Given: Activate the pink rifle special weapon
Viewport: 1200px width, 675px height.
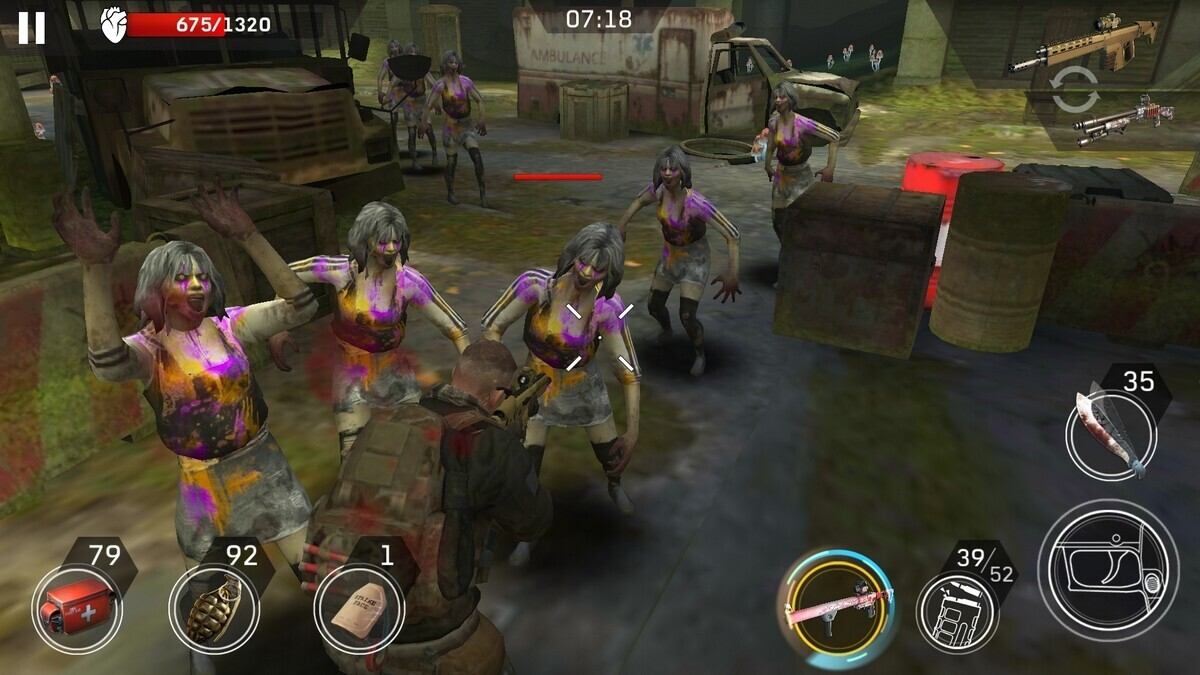Looking at the screenshot, I should coord(836,607).
